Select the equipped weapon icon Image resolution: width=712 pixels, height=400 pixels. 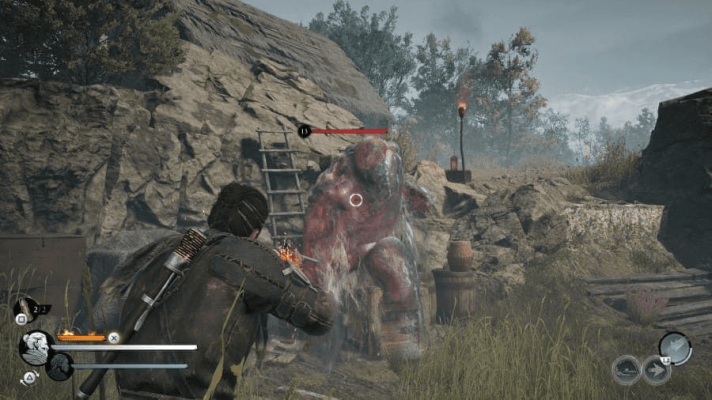[x=675, y=347]
